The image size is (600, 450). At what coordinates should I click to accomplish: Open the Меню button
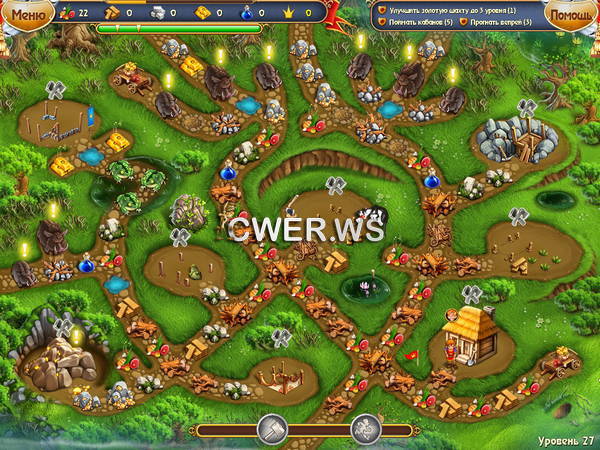[30, 15]
